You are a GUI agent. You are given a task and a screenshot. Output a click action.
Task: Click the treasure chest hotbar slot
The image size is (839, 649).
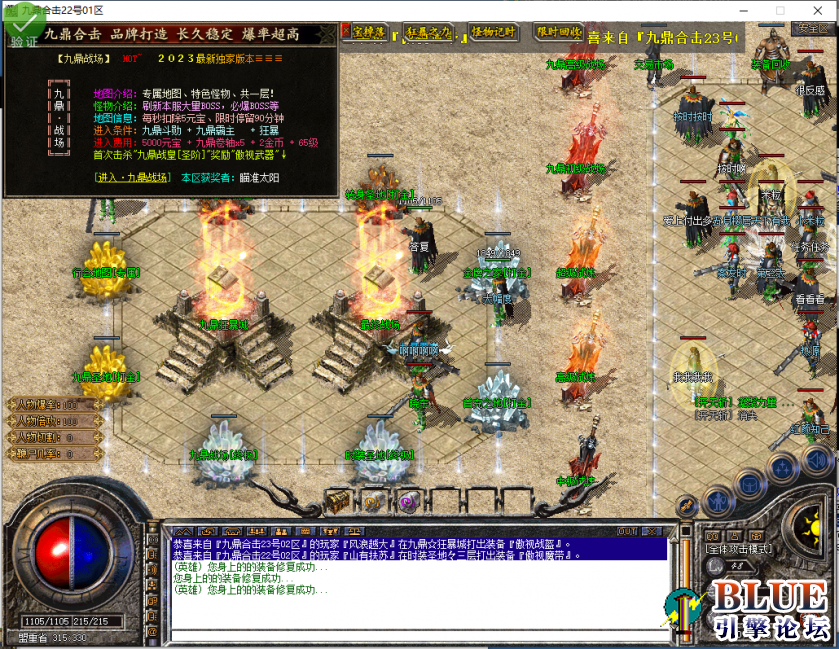(337, 499)
